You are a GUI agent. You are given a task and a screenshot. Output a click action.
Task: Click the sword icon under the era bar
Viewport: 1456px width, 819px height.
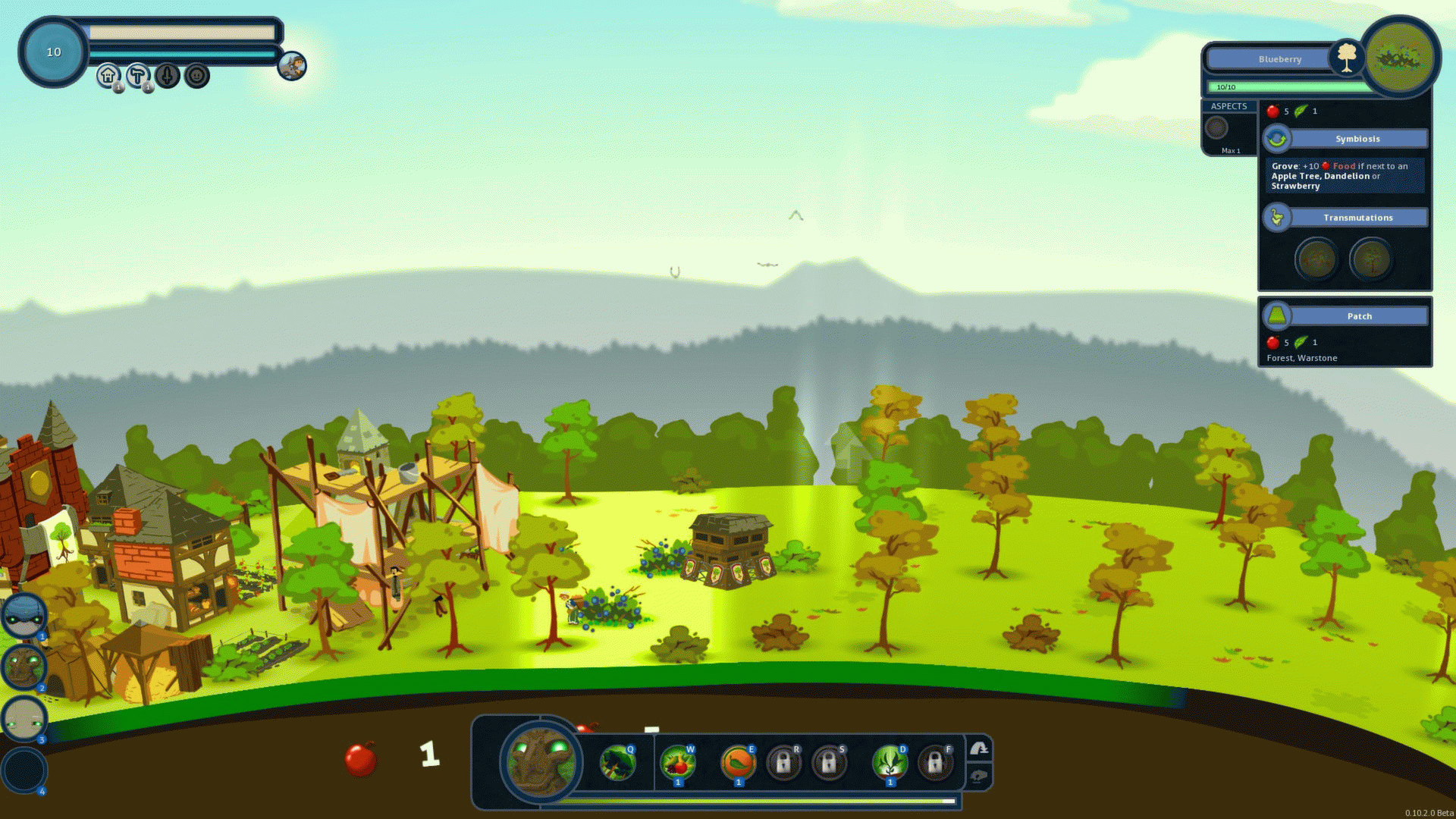point(168,75)
